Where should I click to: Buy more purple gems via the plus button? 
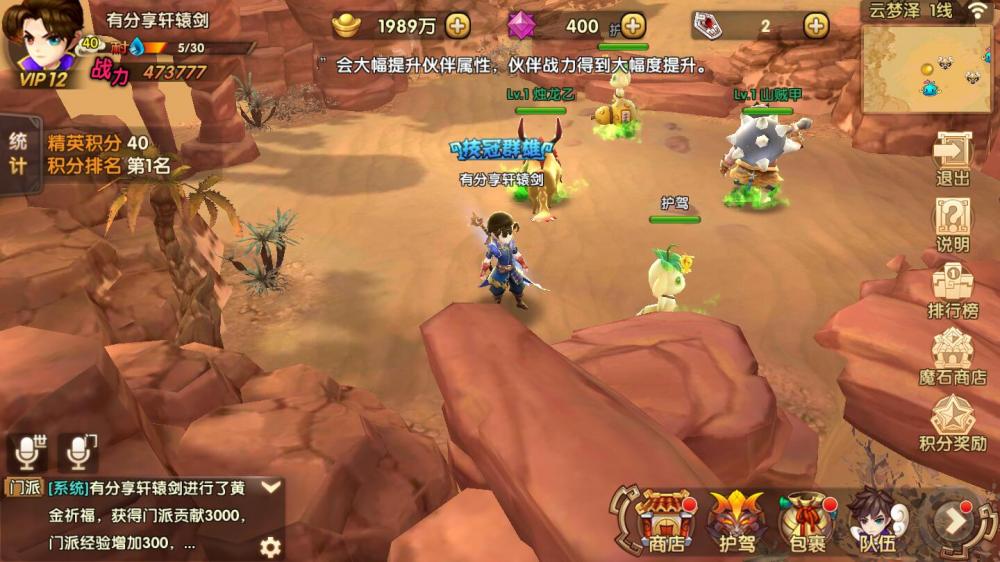click(632, 26)
